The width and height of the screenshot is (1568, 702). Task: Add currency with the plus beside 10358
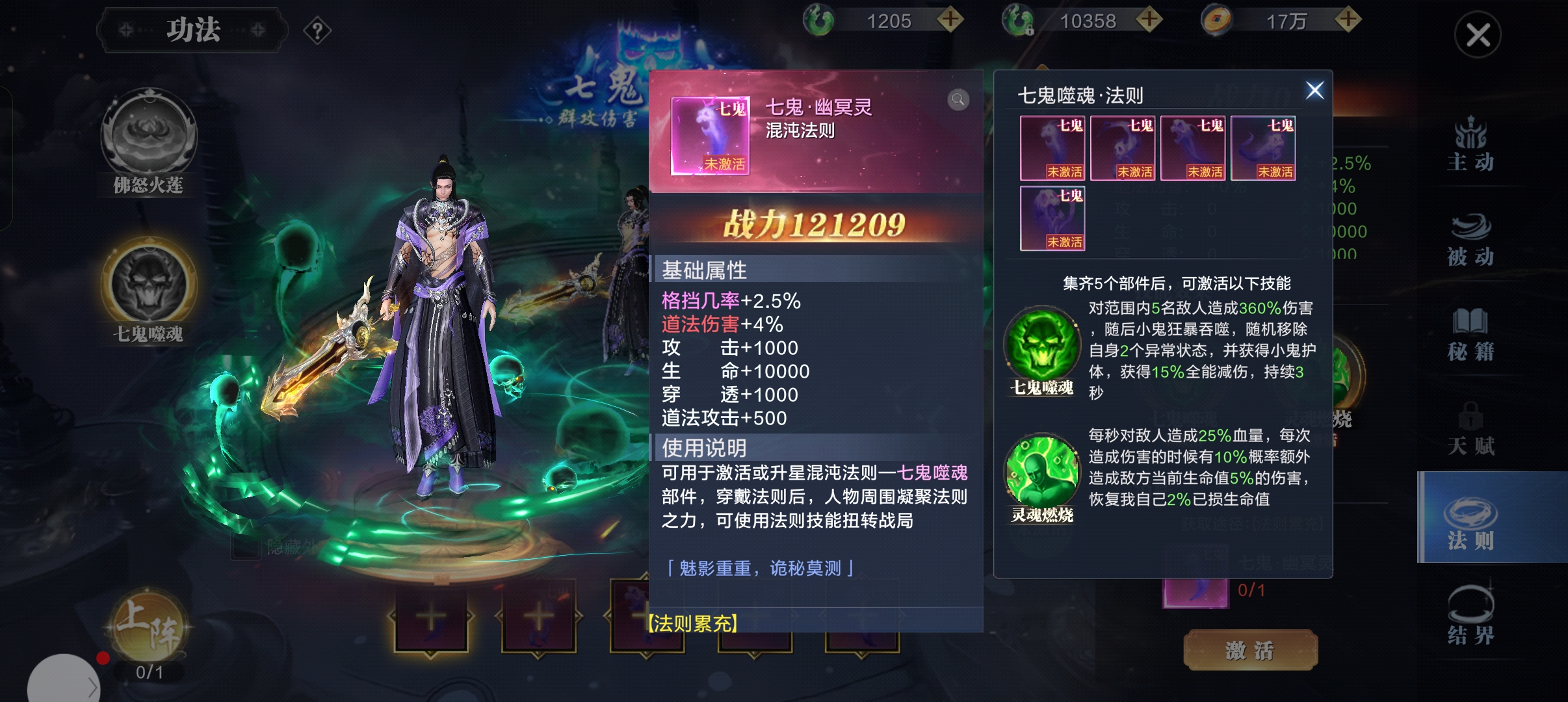(x=1149, y=20)
